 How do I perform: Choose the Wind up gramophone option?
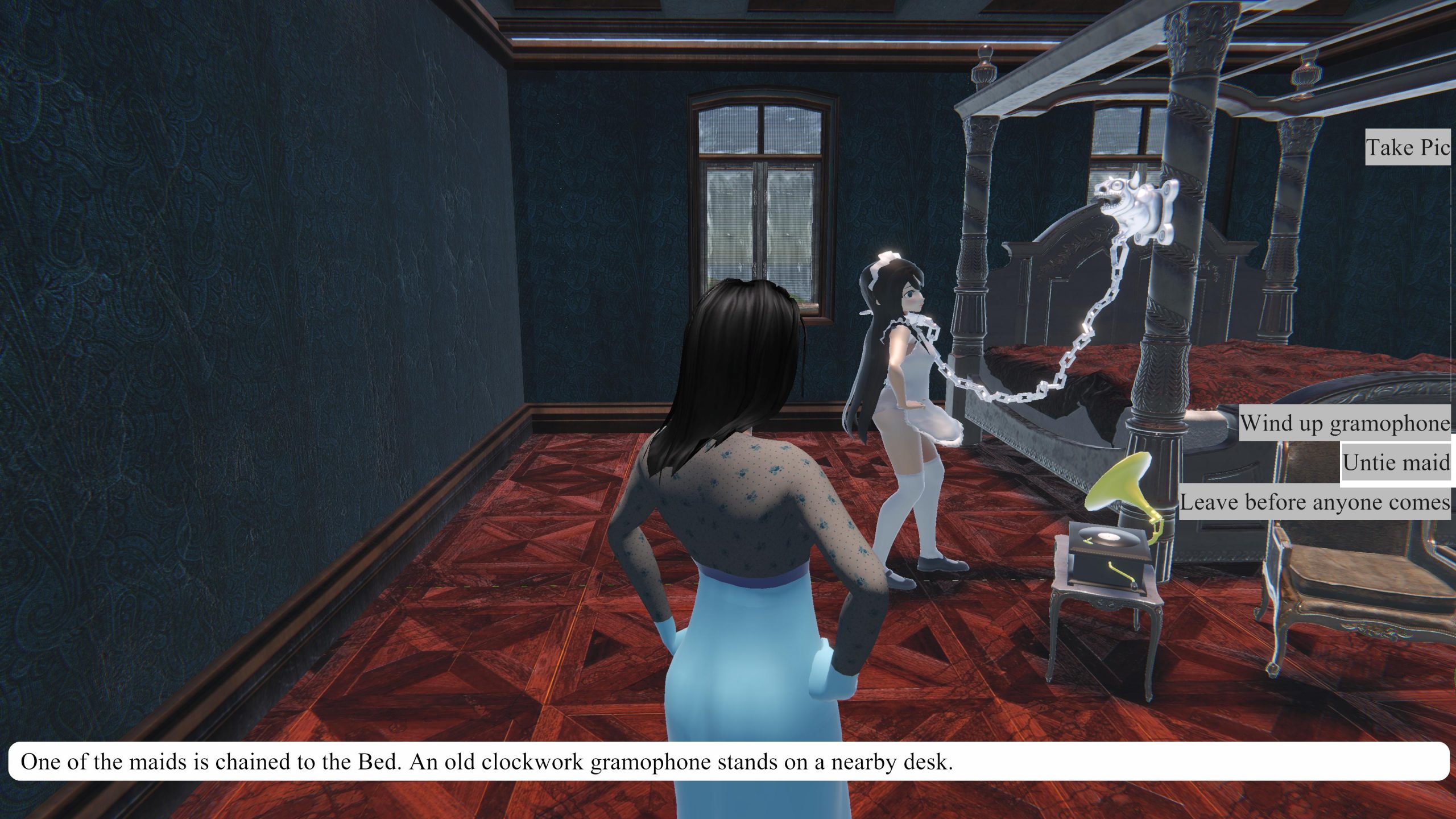coord(1345,423)
